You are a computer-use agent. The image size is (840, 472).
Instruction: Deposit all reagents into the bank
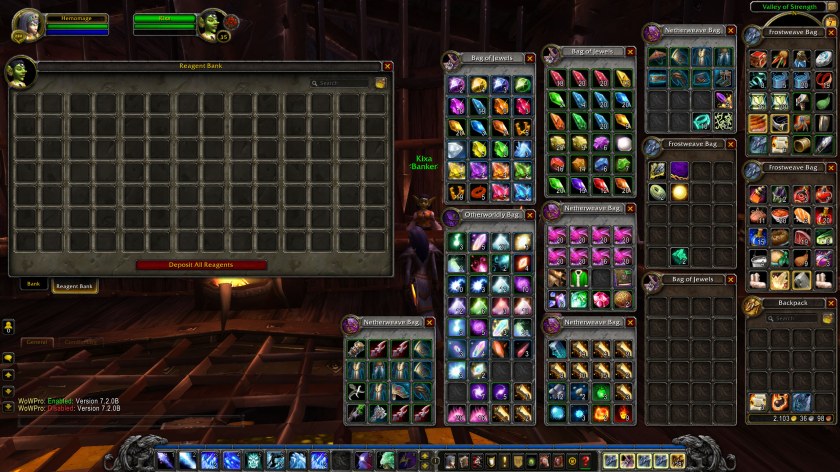(x=201, y=265)
